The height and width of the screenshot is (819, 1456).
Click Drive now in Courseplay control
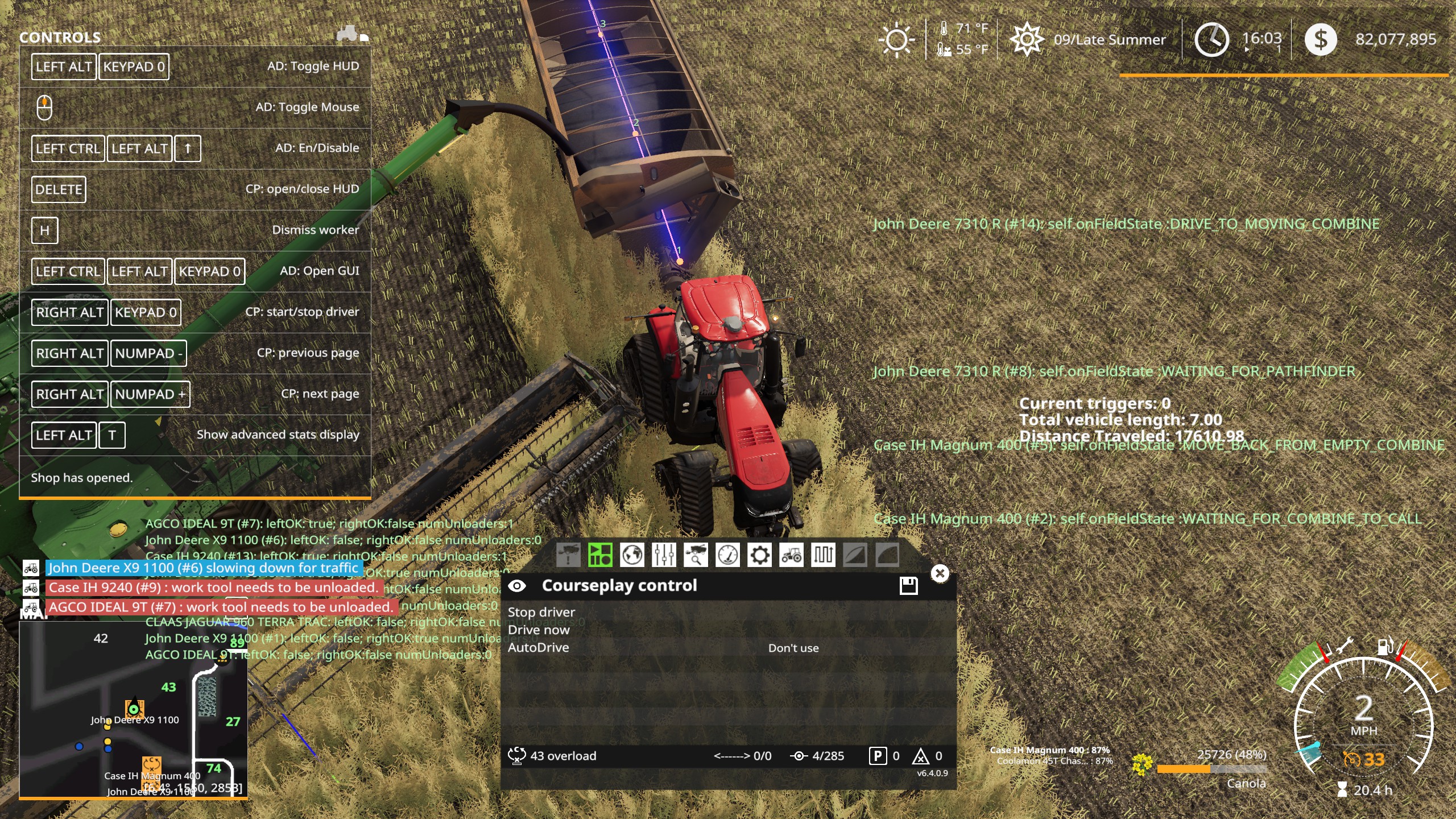click(x=539, y=630)
